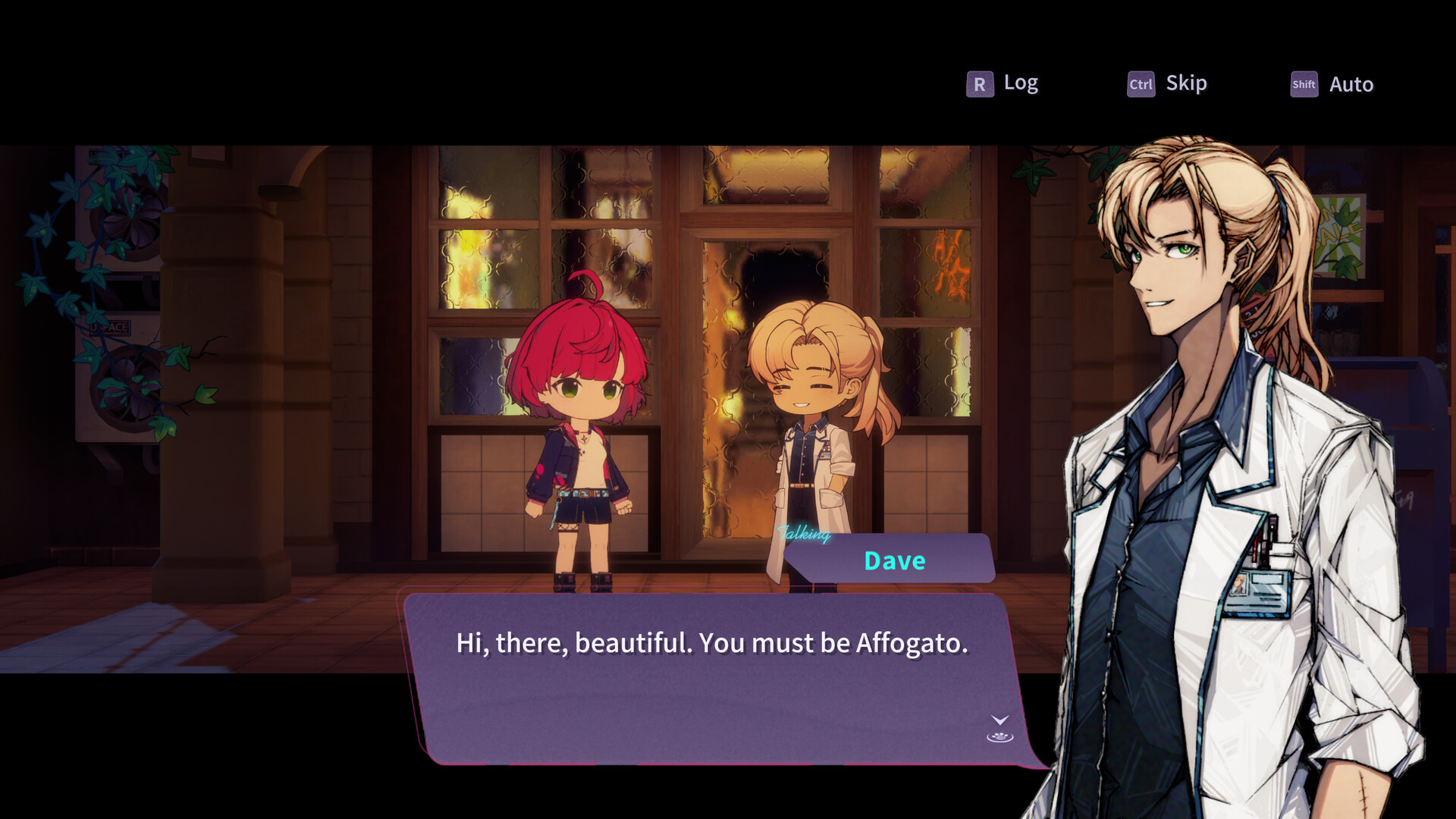The height and width of the screenshot is (819, 1456).
Task: Open the Log message history
Action: tap(1020, 83)
